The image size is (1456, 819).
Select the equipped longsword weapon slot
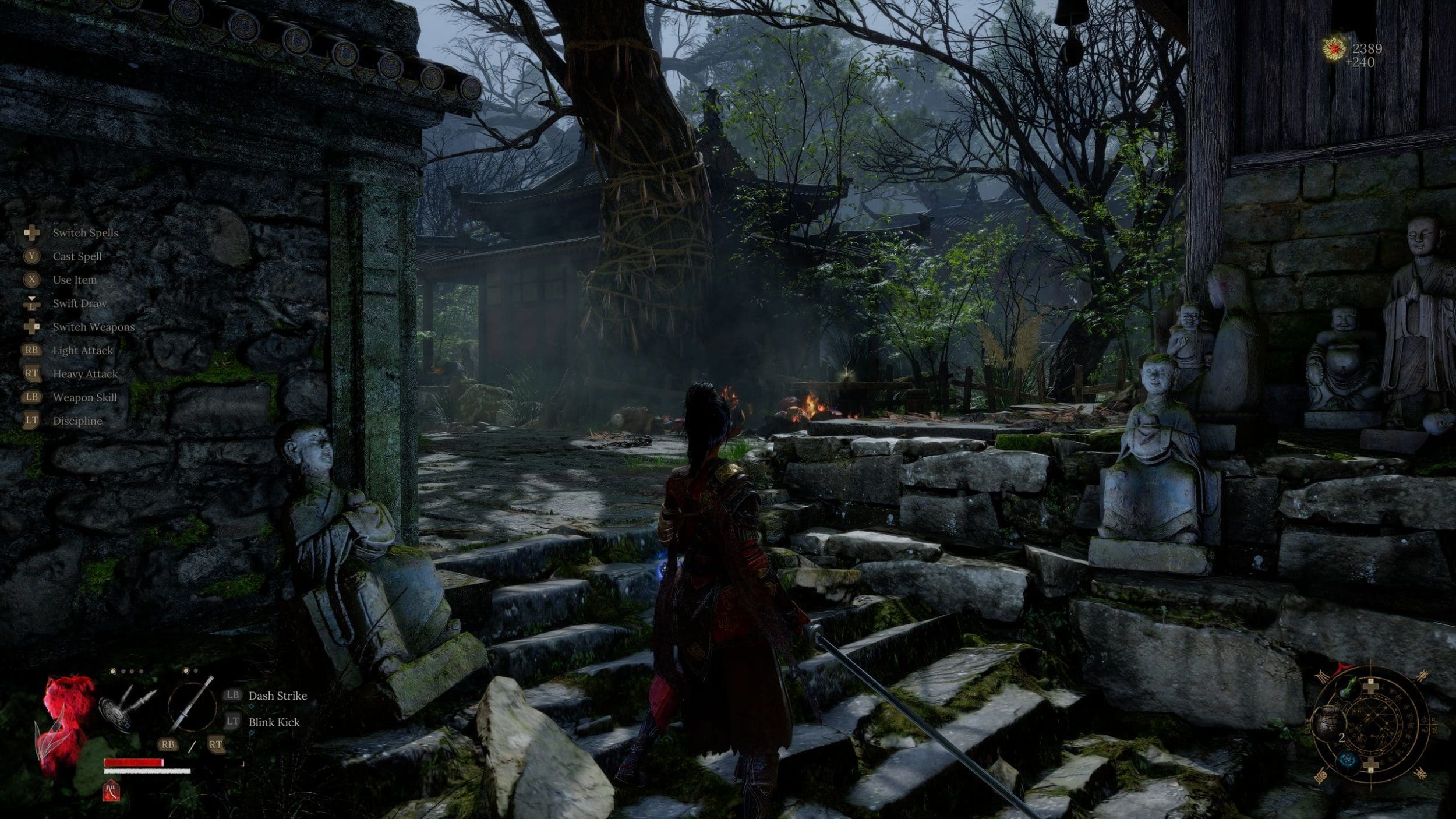coord(192,706)
